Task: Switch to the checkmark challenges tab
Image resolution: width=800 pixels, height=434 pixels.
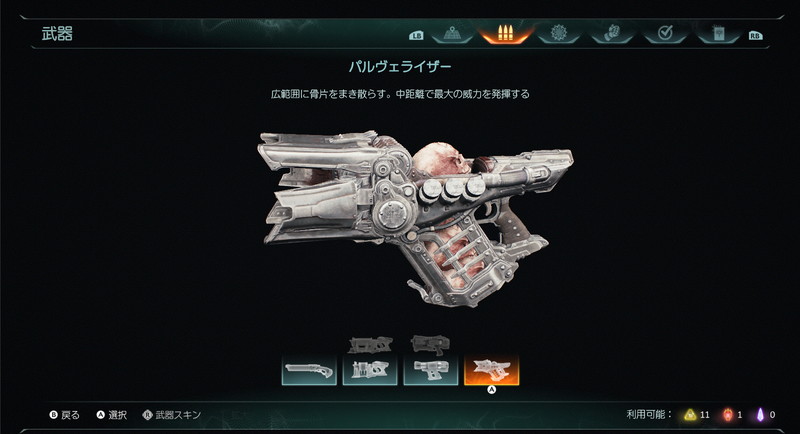Action: [664, 34]
